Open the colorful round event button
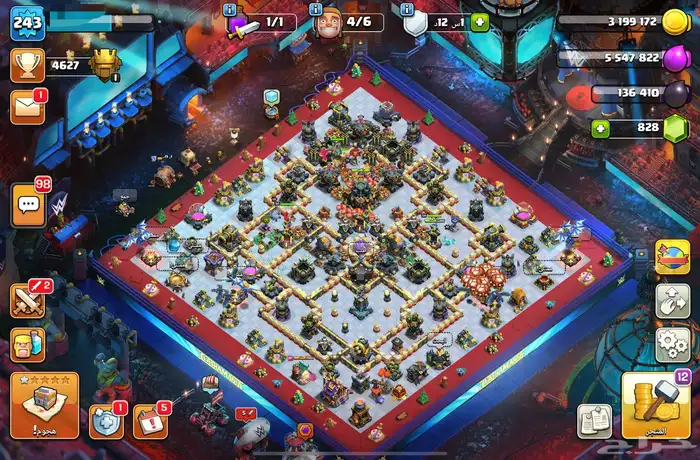The height and width of the screenshot is (460, 700). (671, 257)
